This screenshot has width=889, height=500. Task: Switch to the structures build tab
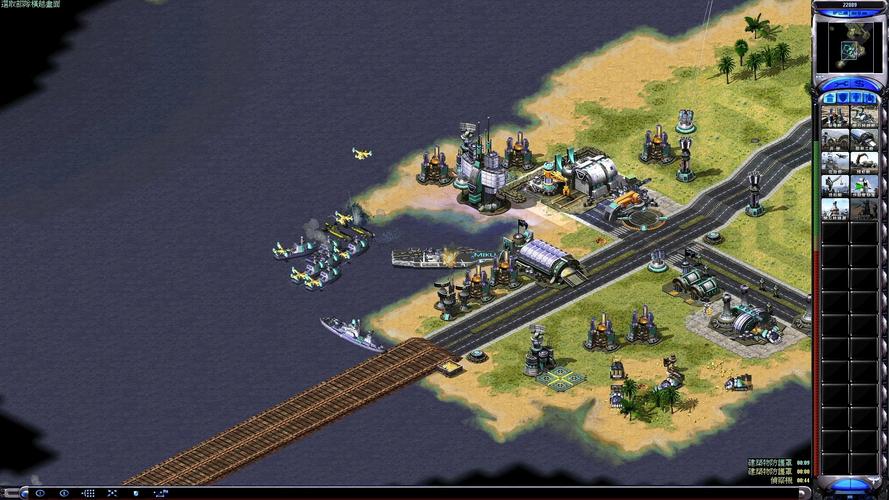(828, 98)
